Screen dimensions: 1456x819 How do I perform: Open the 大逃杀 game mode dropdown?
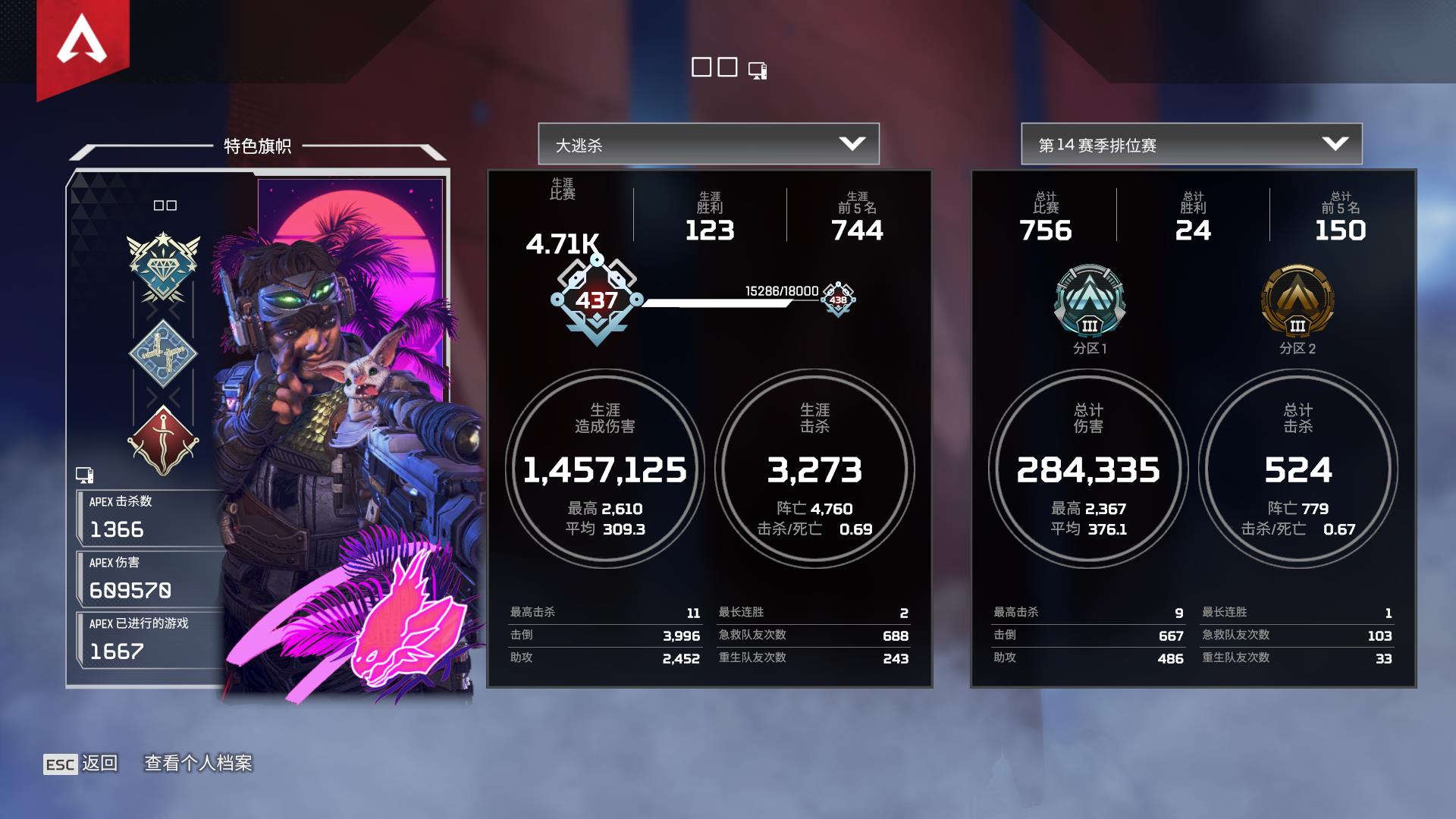click(708, 144)
